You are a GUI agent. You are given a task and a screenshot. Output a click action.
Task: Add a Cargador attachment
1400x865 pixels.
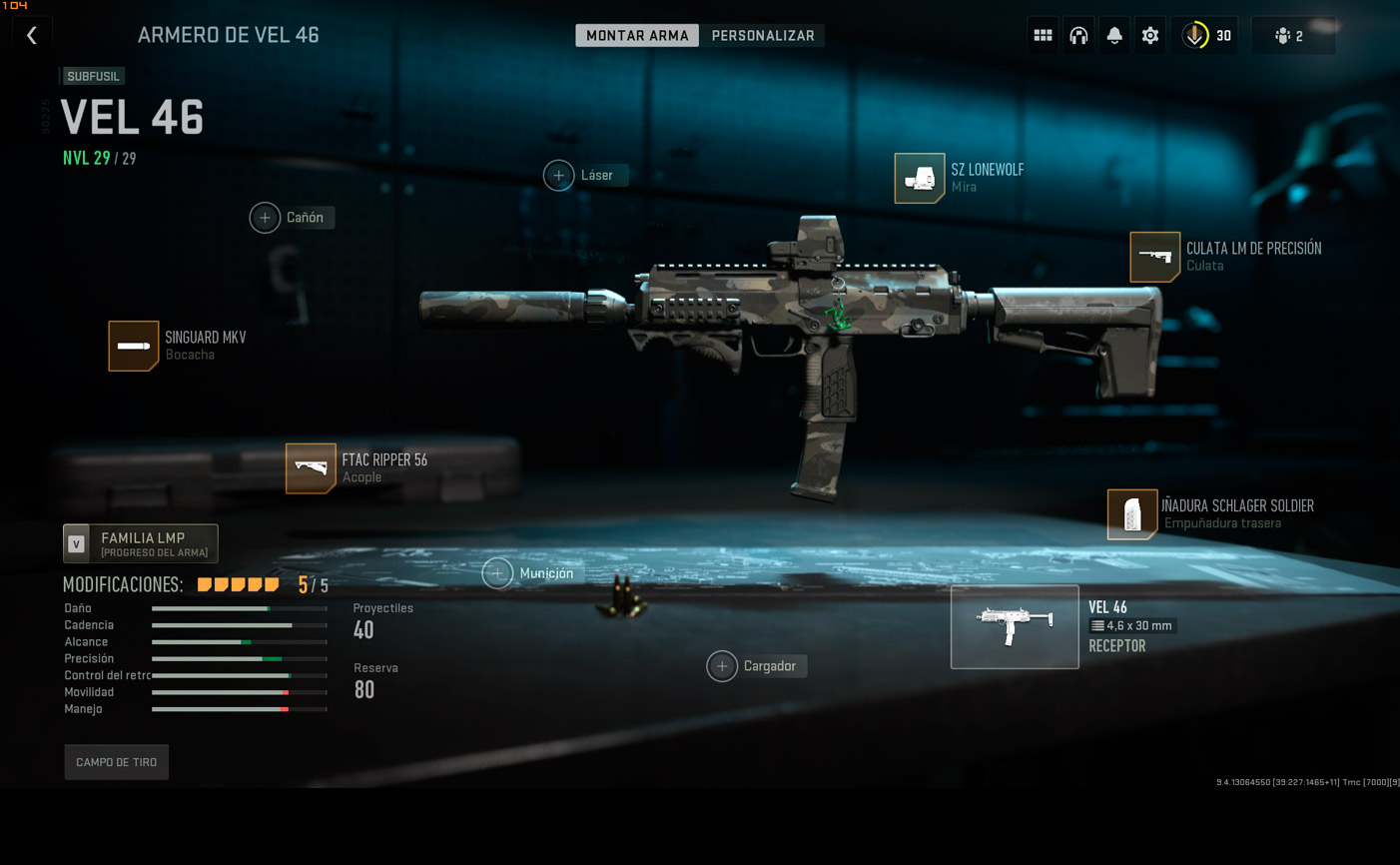pos(722,666)
